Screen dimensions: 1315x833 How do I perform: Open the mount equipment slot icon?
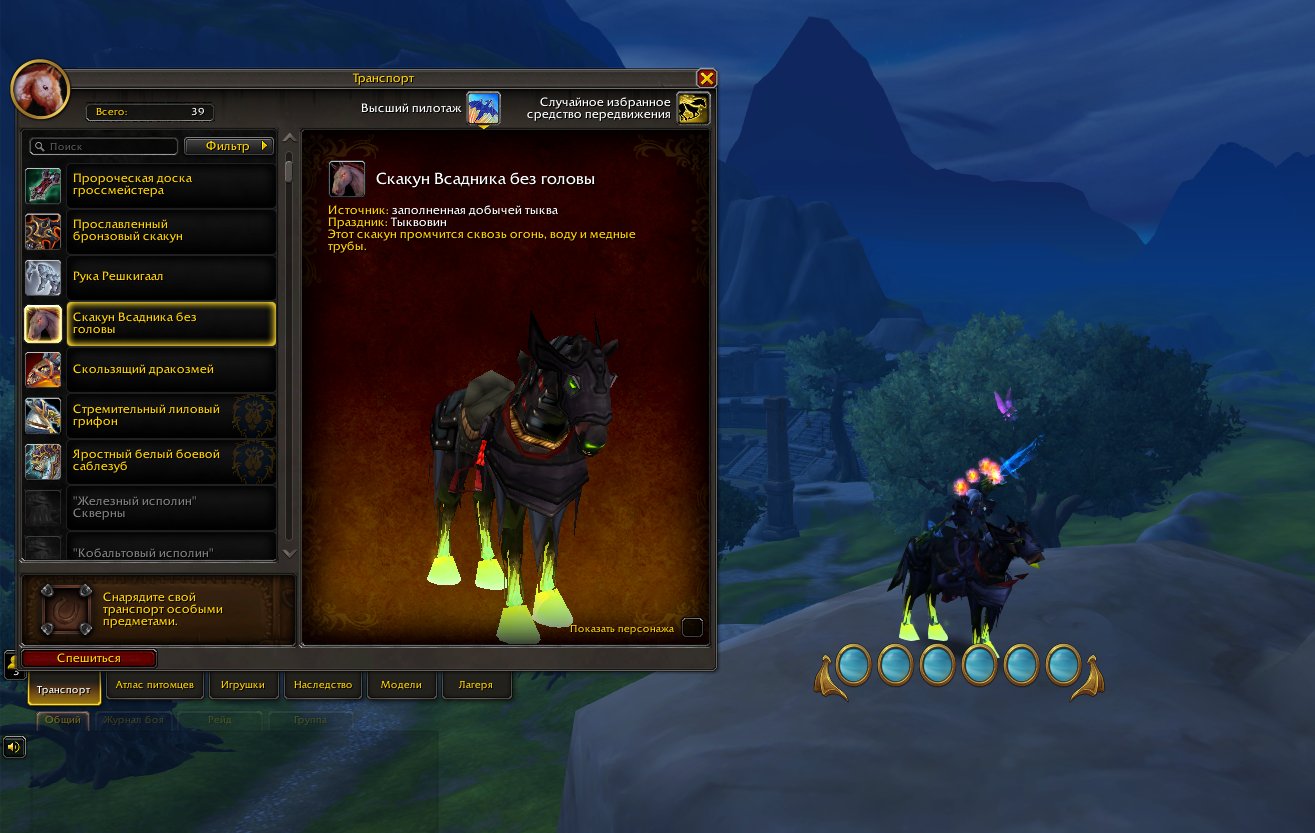tap(67, 610)
